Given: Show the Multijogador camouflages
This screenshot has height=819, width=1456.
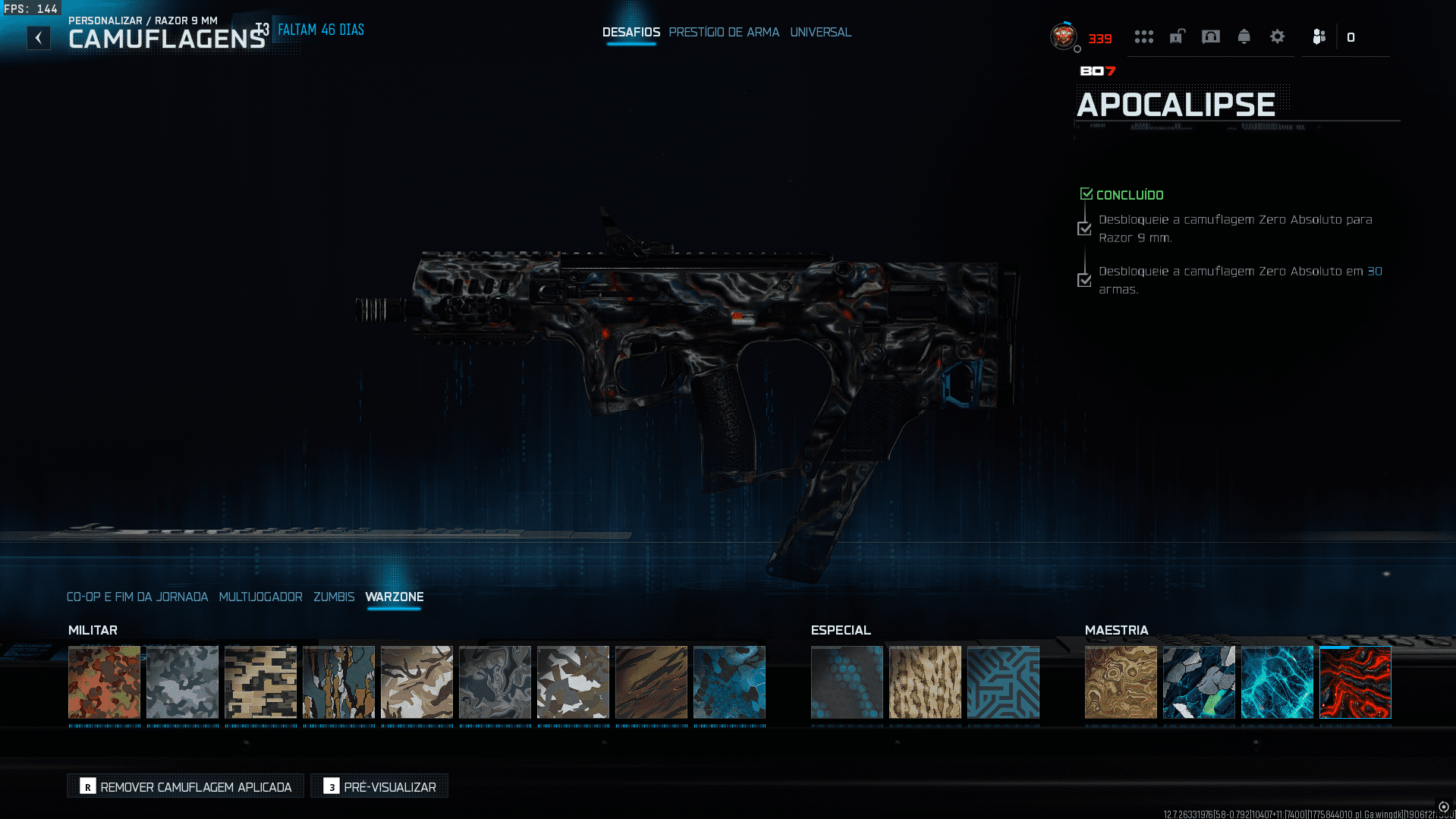Looking at the screenshot, I should [260, 597].
